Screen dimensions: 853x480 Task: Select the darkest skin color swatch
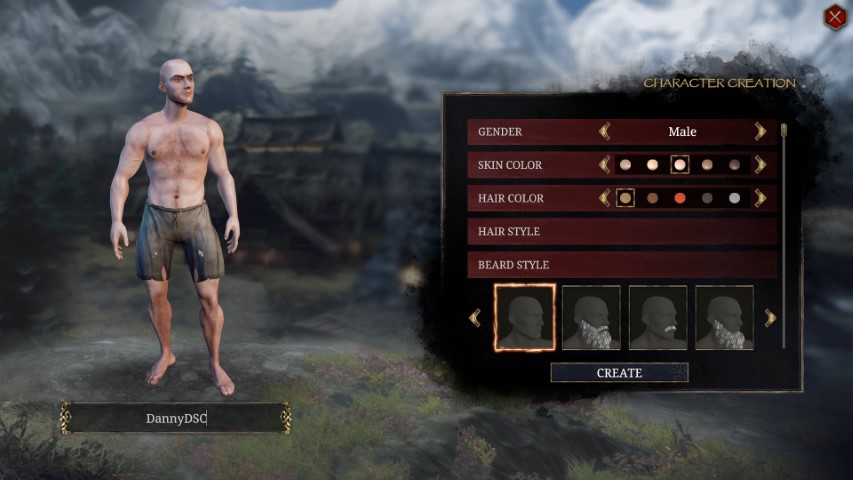click(x=734, y=164)
